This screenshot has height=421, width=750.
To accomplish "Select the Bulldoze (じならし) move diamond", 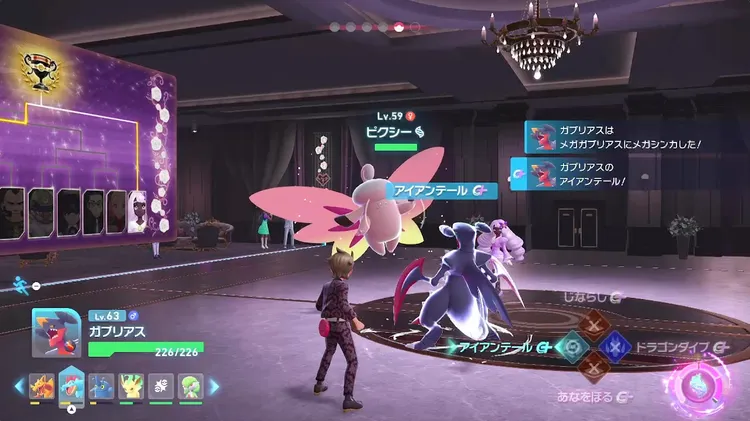I will (593, 325).
